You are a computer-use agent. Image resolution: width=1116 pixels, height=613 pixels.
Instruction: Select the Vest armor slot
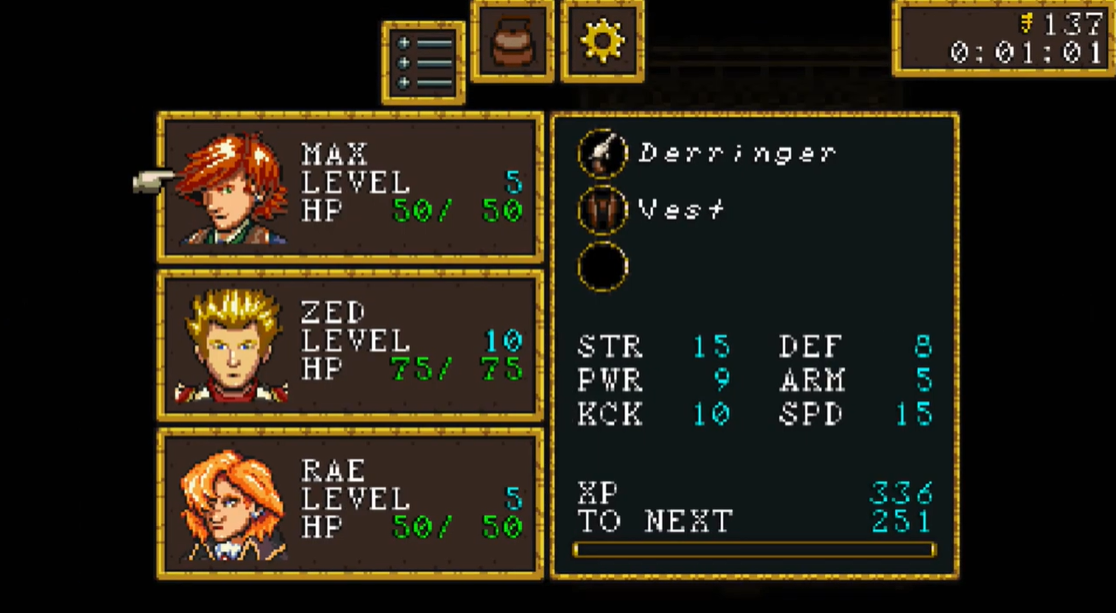point(603,210)
